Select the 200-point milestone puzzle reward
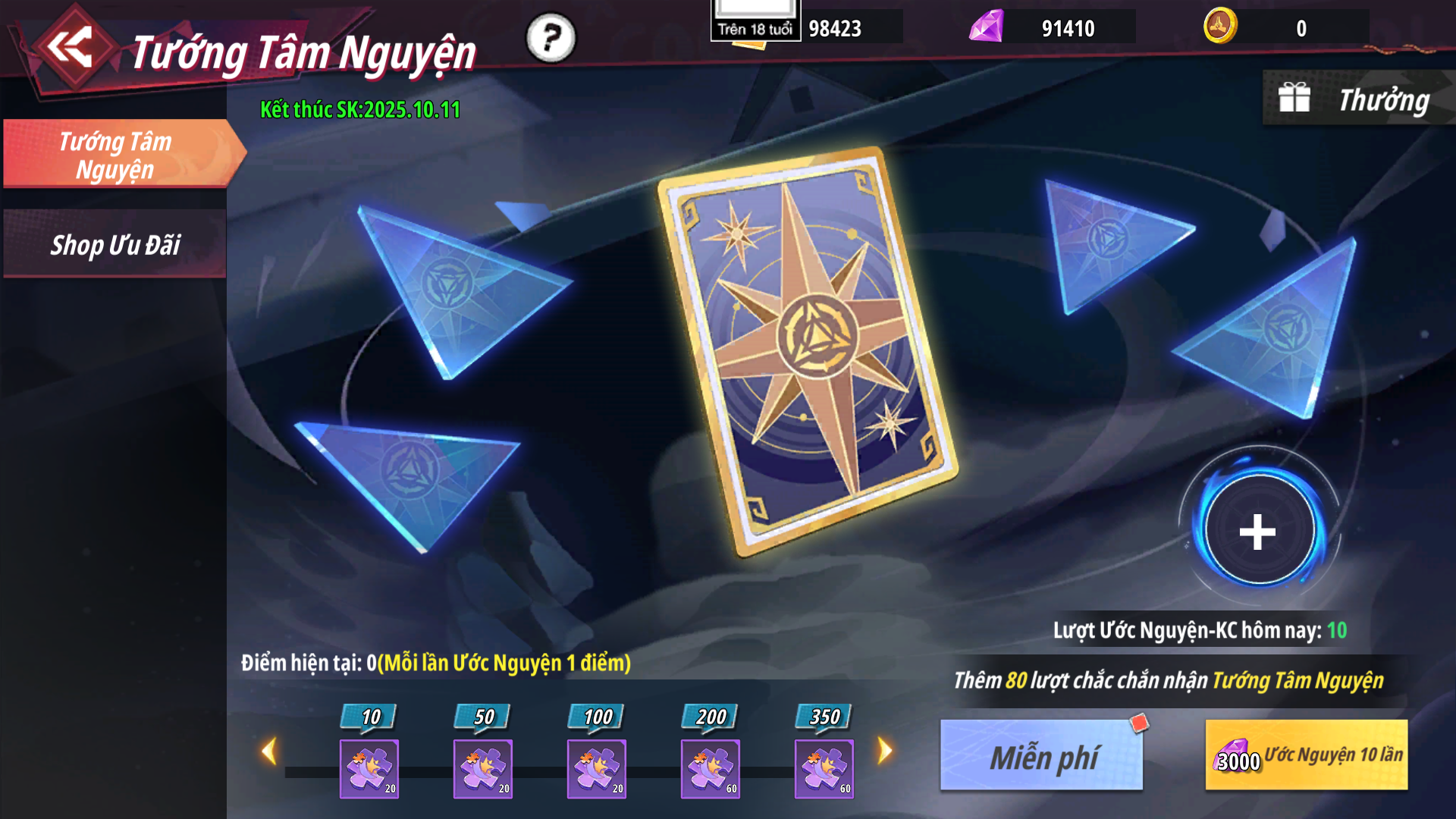 coord(711,768)
